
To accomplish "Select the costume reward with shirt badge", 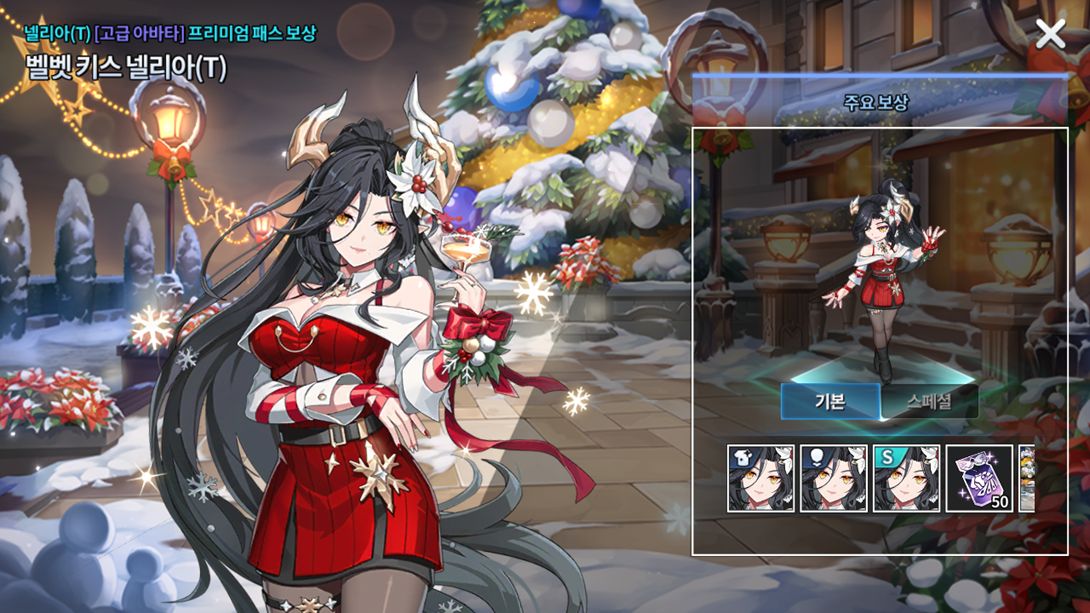I will tap(761, 479).
